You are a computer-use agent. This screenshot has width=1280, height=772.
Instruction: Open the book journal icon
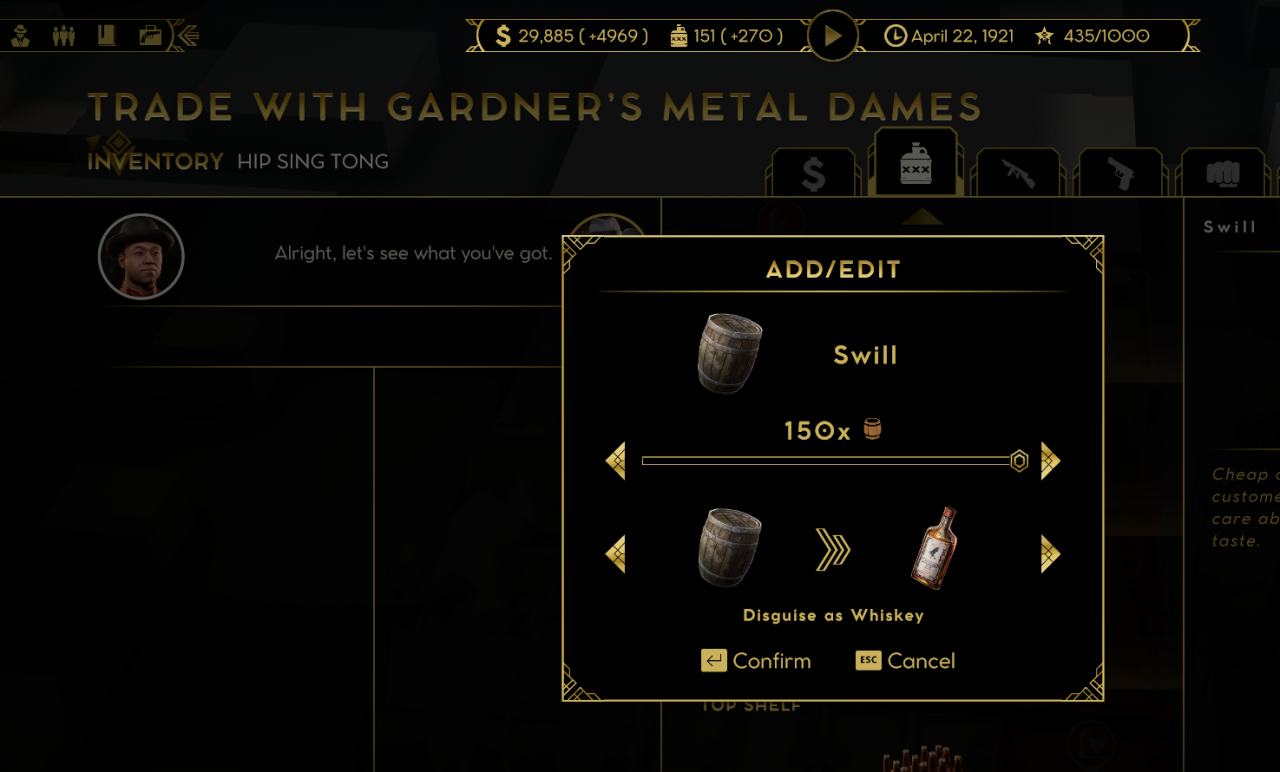[107, 36]
